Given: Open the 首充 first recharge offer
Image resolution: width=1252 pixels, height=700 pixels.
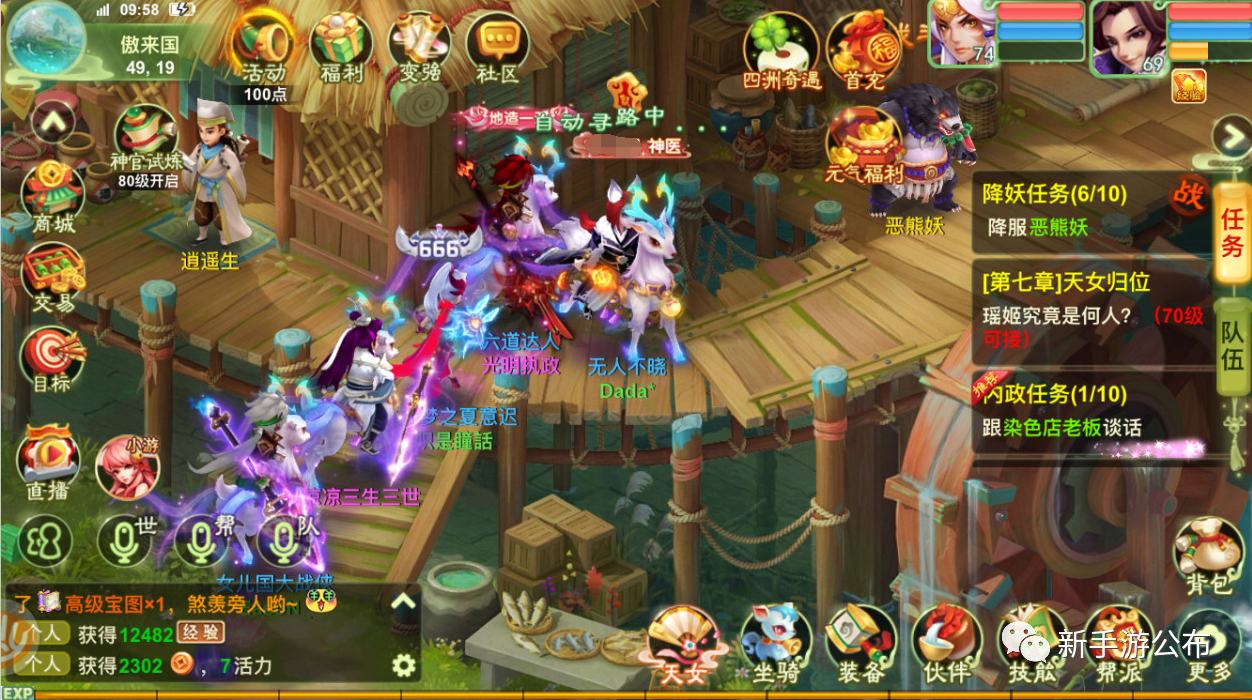Looking at the screenshot, I should click(x=864, y=50).
